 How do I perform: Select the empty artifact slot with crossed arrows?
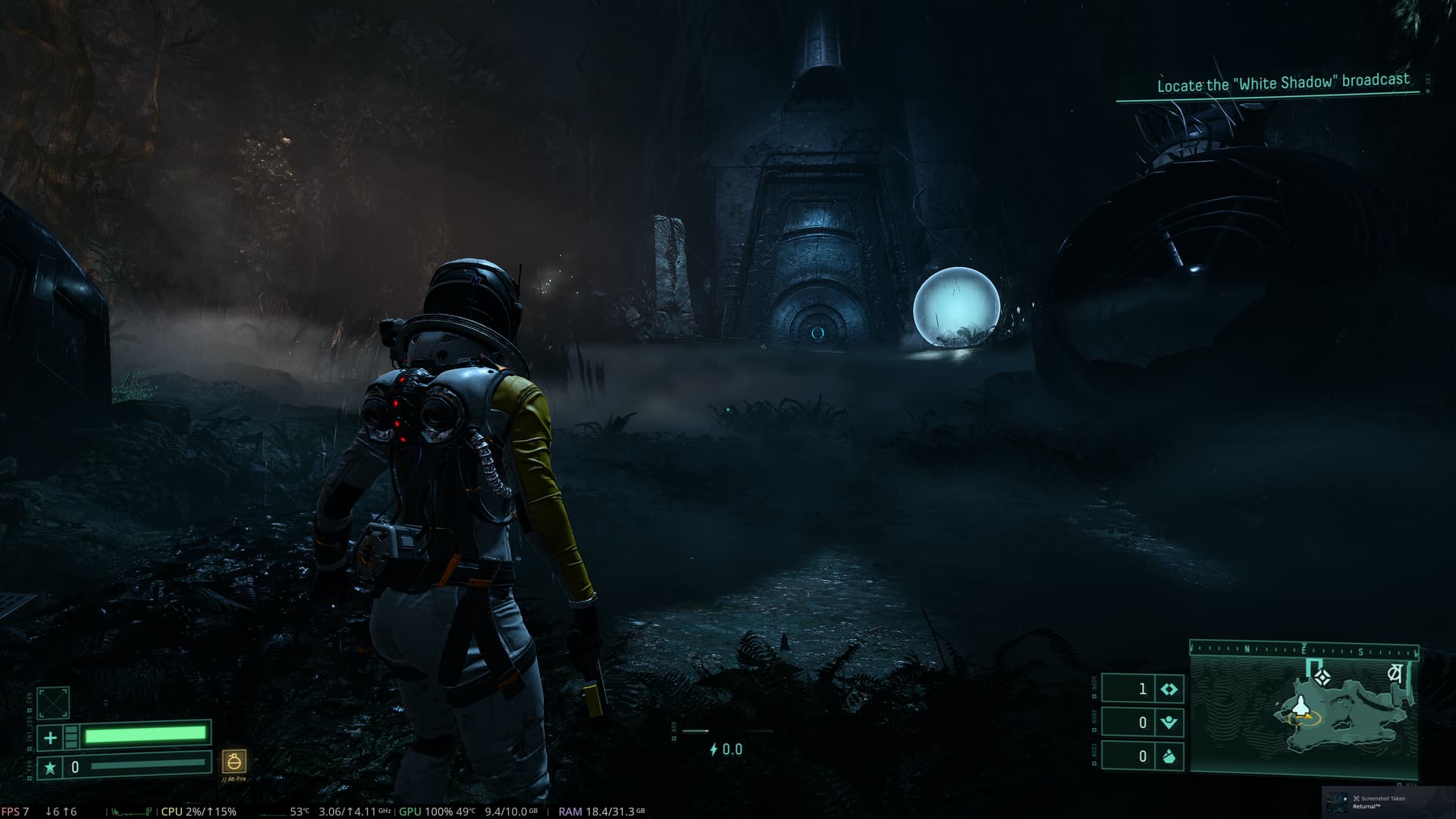(53, 703)
